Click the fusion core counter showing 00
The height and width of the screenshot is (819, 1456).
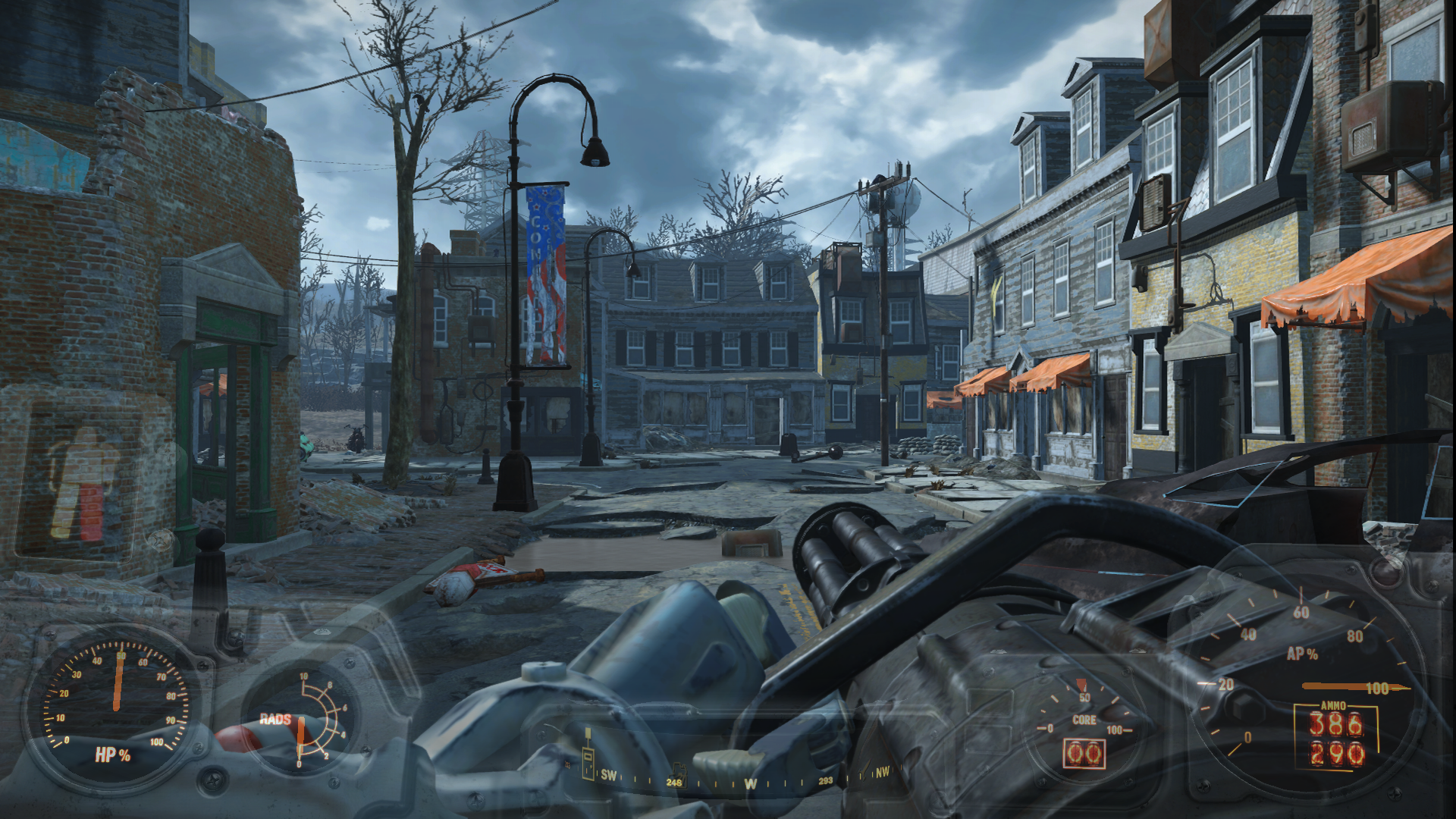[1084, 754]
